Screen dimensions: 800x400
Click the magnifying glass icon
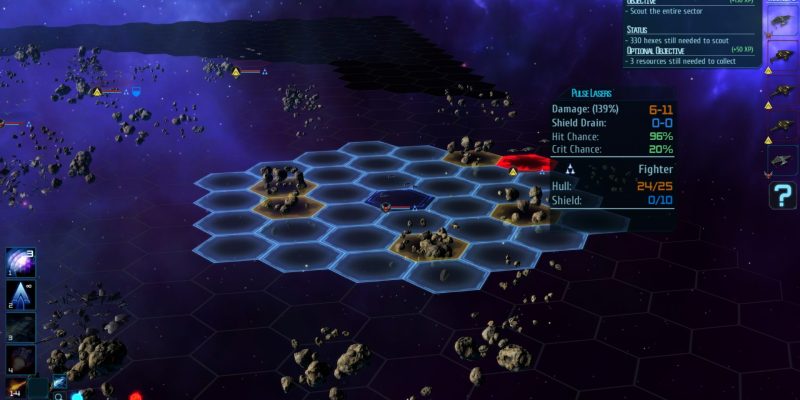tap(60, 396)
